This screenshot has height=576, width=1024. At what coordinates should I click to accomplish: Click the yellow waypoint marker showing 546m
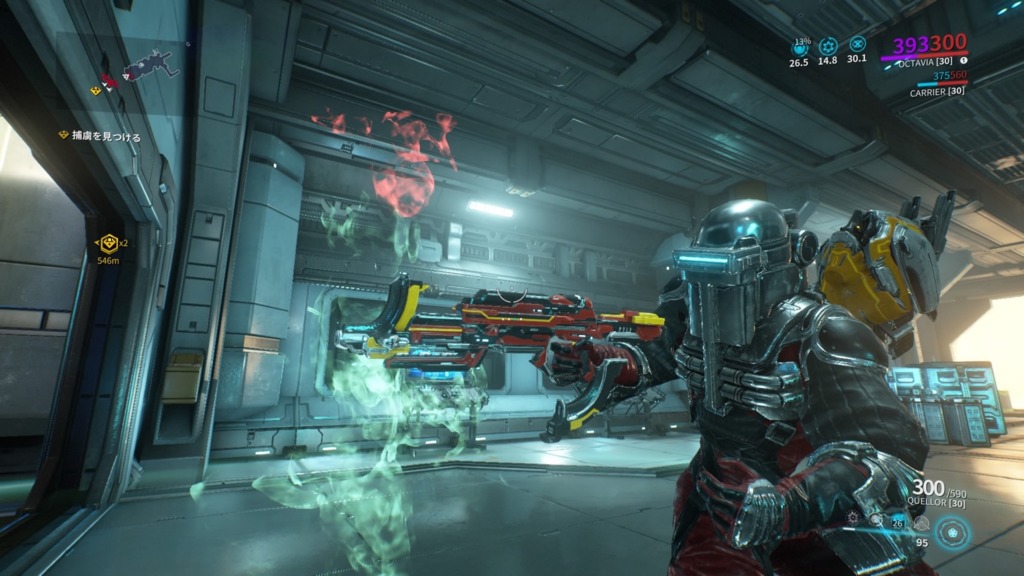pos(108,243)
